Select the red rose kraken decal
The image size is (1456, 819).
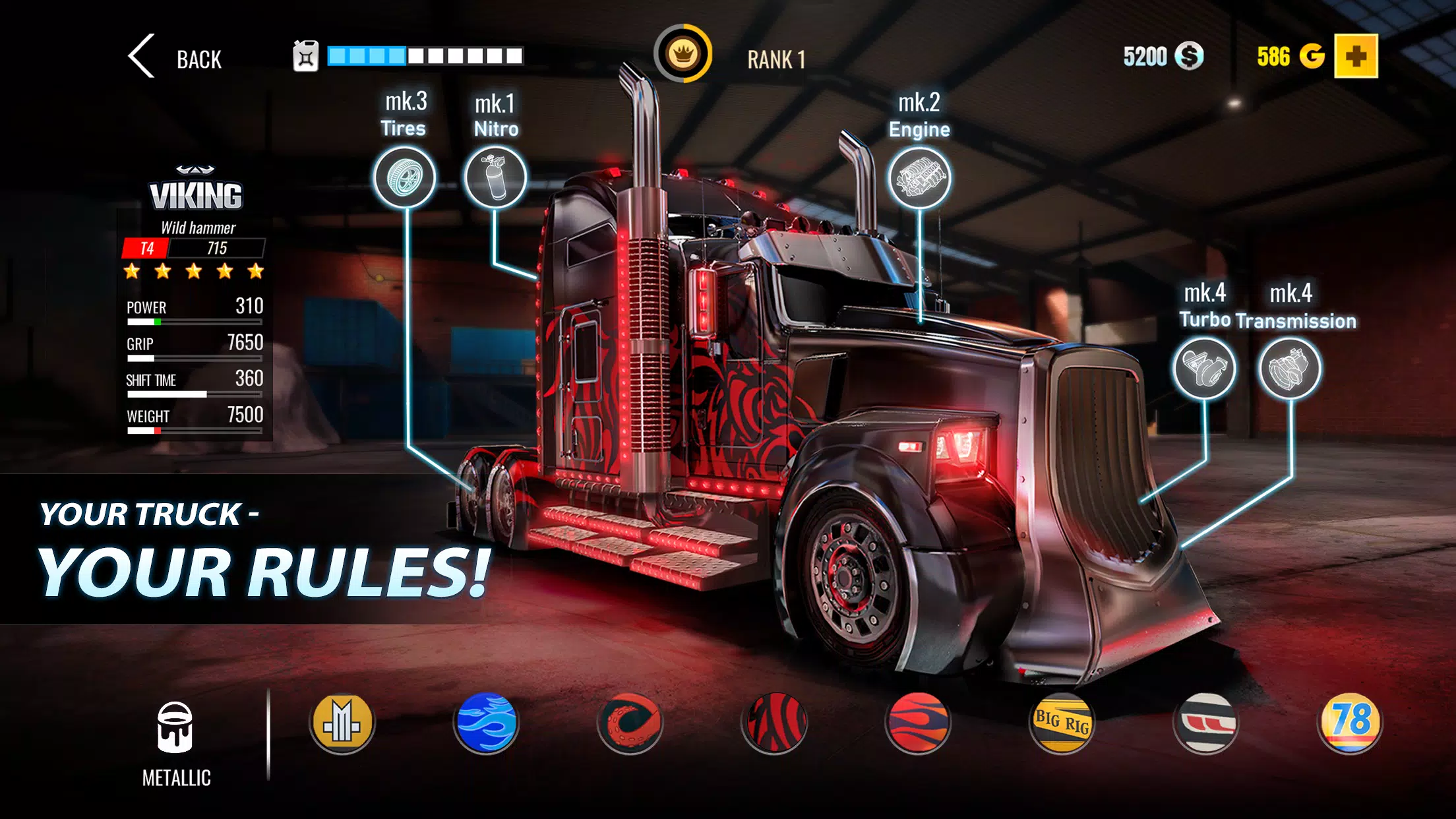tap(632, 722)
